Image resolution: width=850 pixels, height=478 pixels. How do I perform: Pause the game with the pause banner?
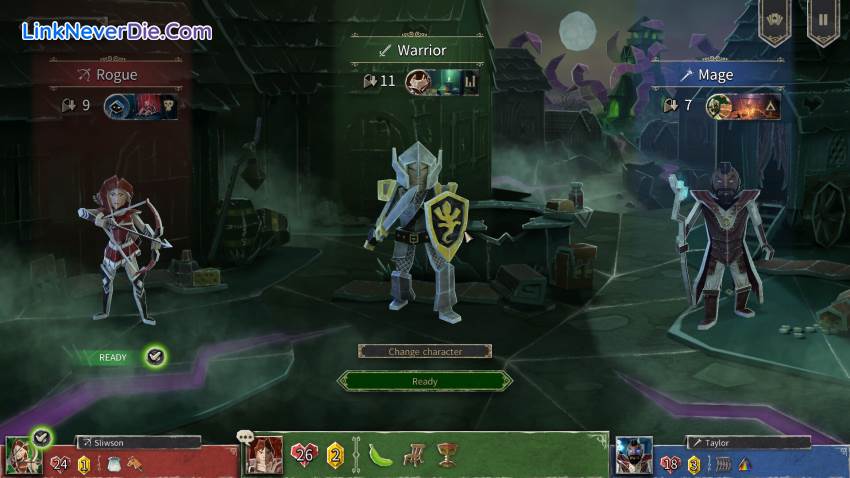(823, 20)
